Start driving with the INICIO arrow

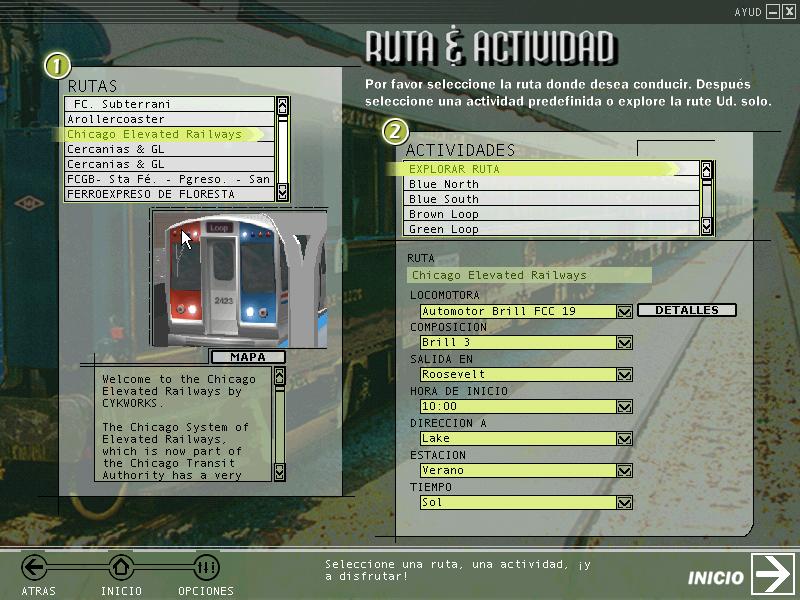point(772,575)
